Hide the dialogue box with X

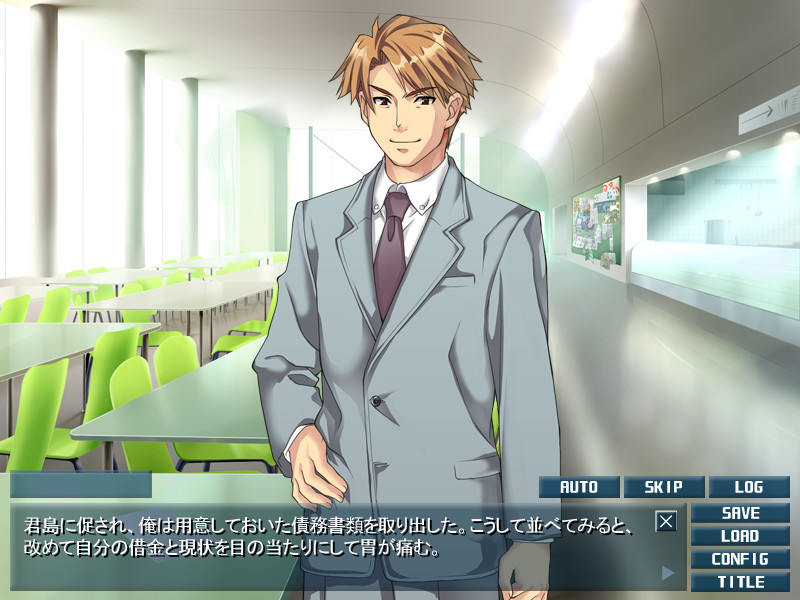point(667,521)
